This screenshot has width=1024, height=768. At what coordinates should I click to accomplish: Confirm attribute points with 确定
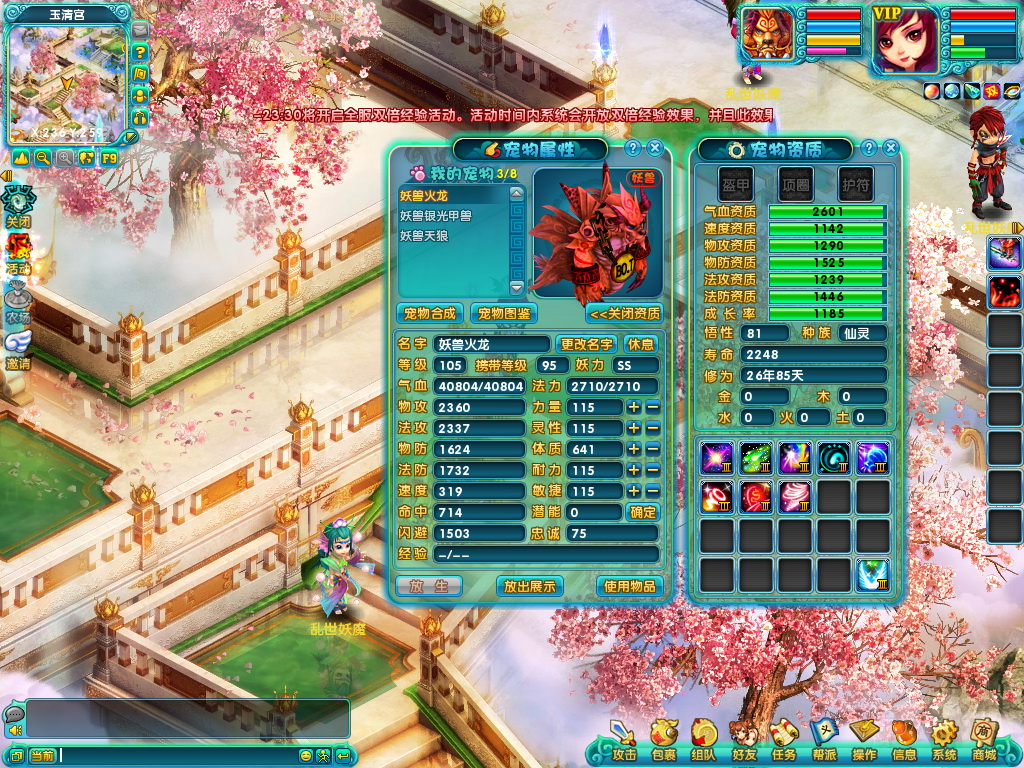point(642,512)
